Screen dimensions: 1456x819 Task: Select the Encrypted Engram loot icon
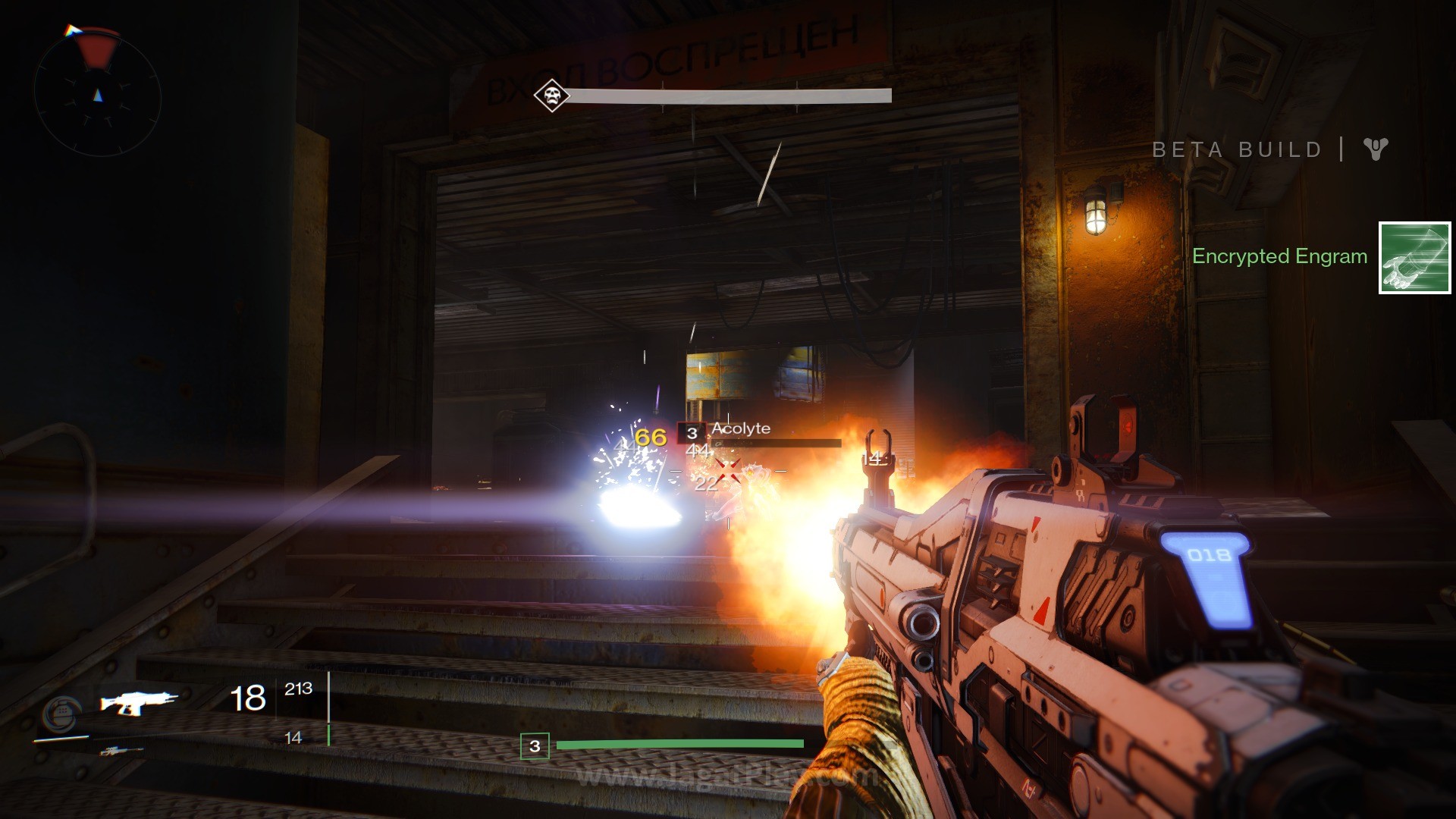point(1414,258)
